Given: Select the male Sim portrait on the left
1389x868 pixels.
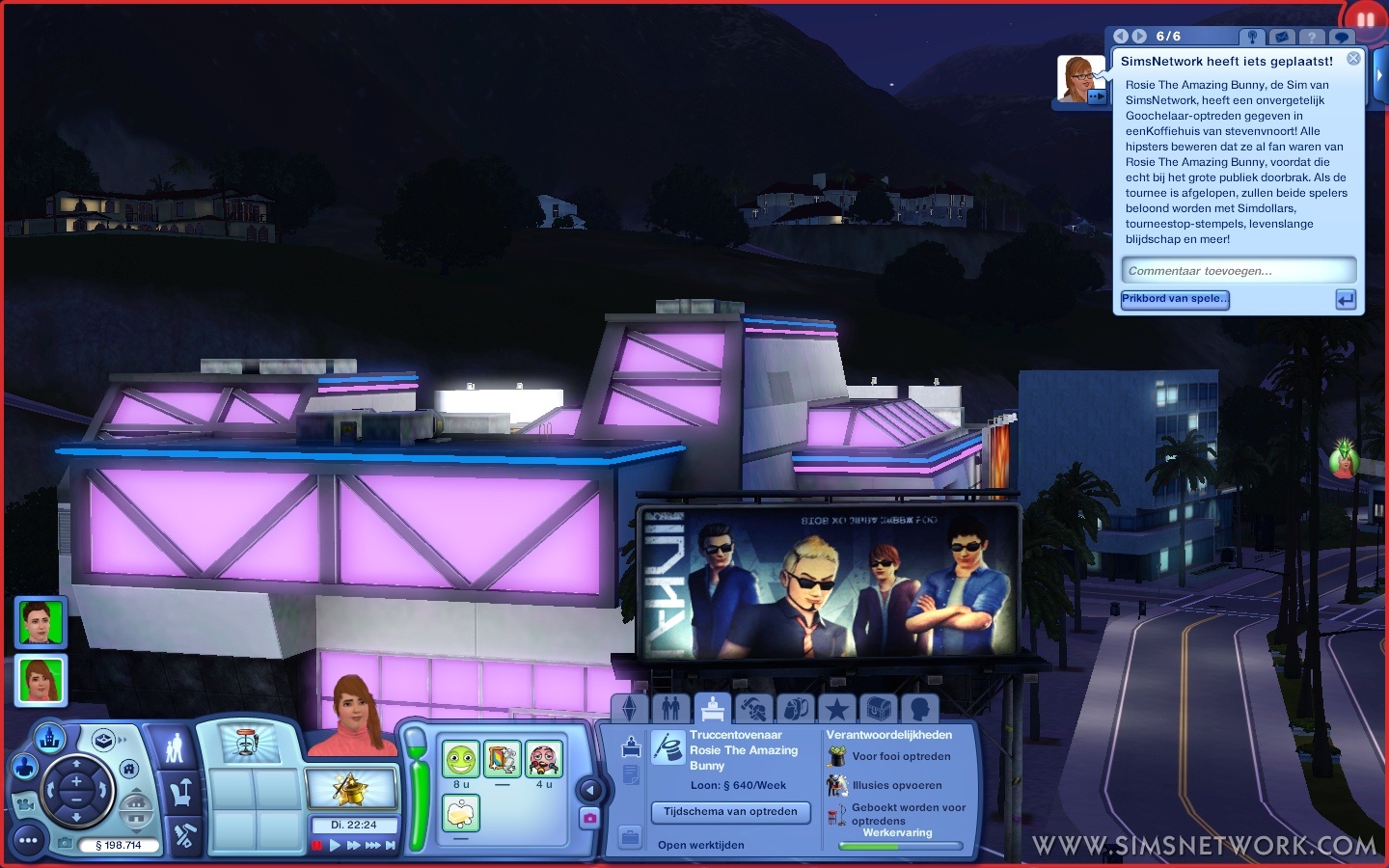Looking at the screenshot, I should coord(41,622).
